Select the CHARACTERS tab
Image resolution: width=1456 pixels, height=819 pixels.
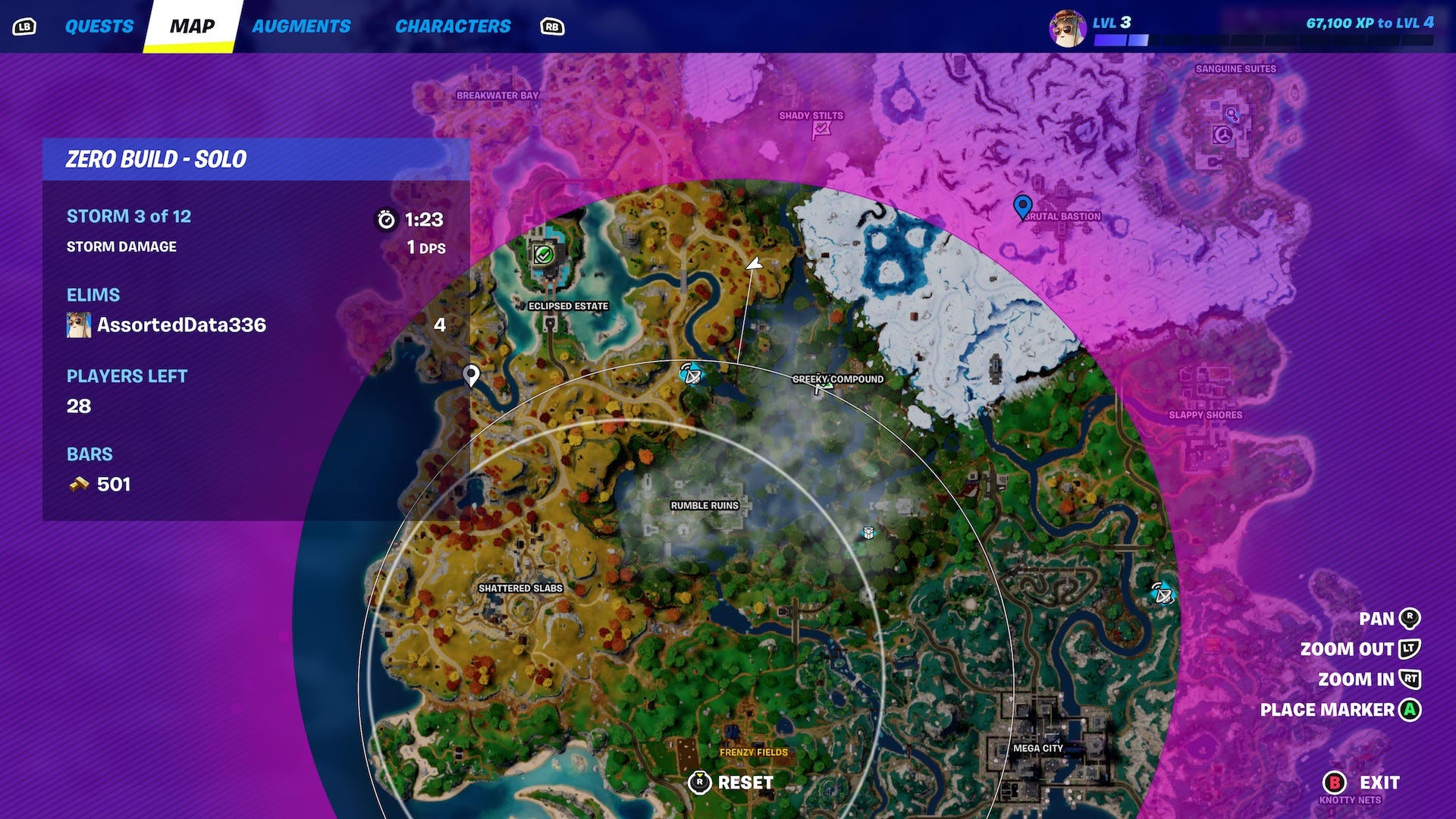coord(453,25)
